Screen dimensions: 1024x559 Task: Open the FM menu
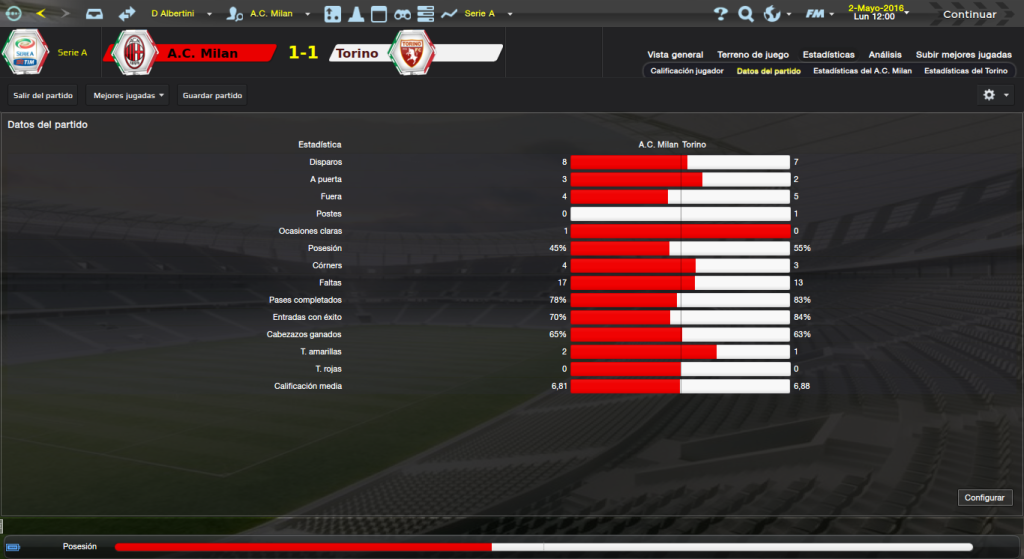click(820, 14)
